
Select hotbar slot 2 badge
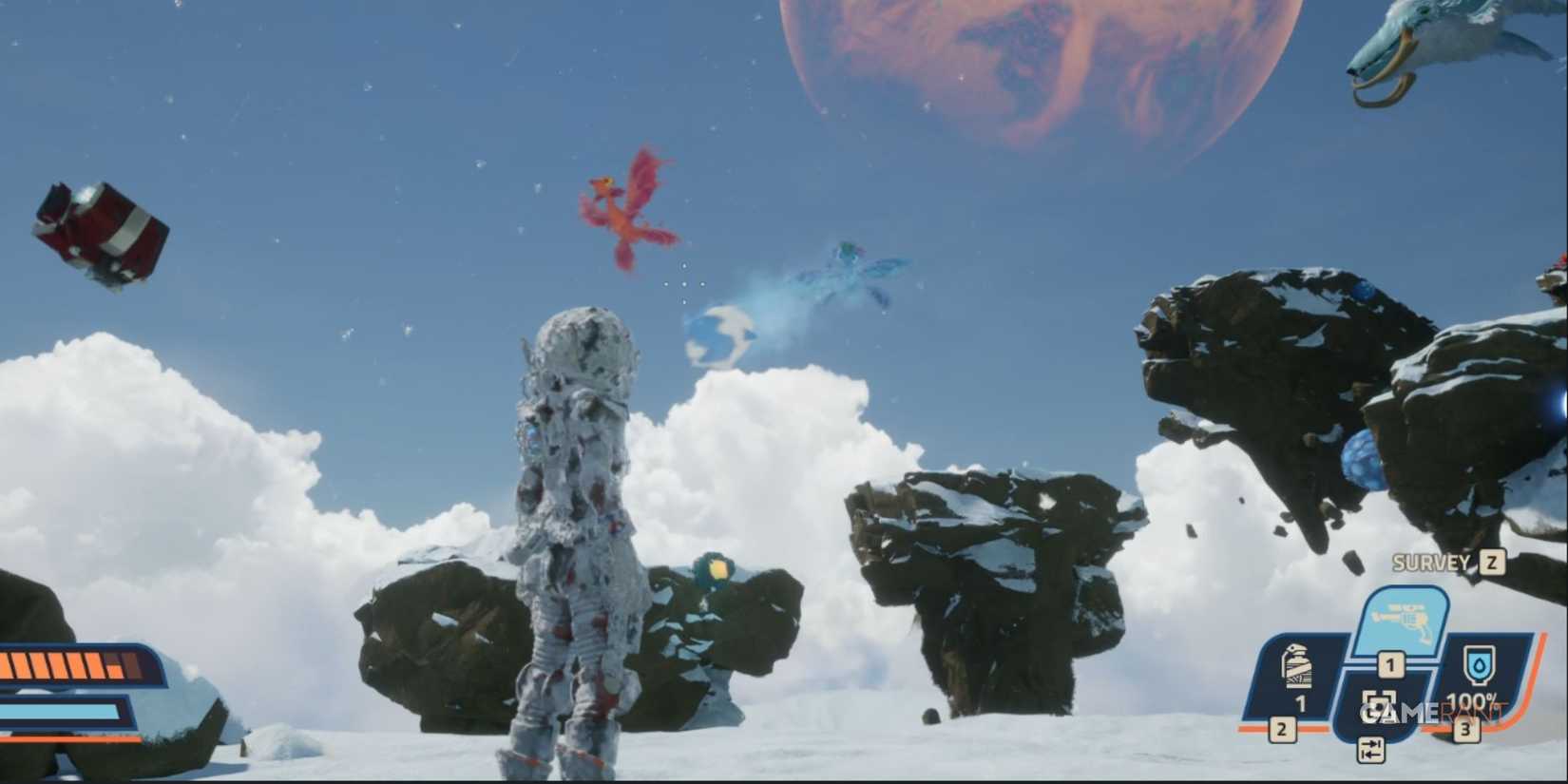click(x=1281, y=728)
